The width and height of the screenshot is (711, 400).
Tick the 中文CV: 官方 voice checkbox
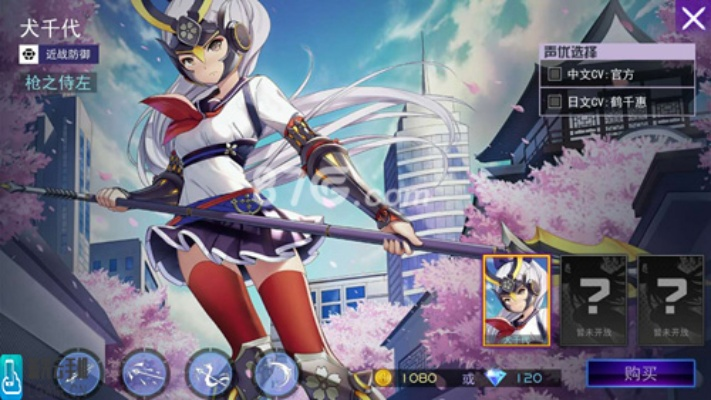[x=554, y=74]
